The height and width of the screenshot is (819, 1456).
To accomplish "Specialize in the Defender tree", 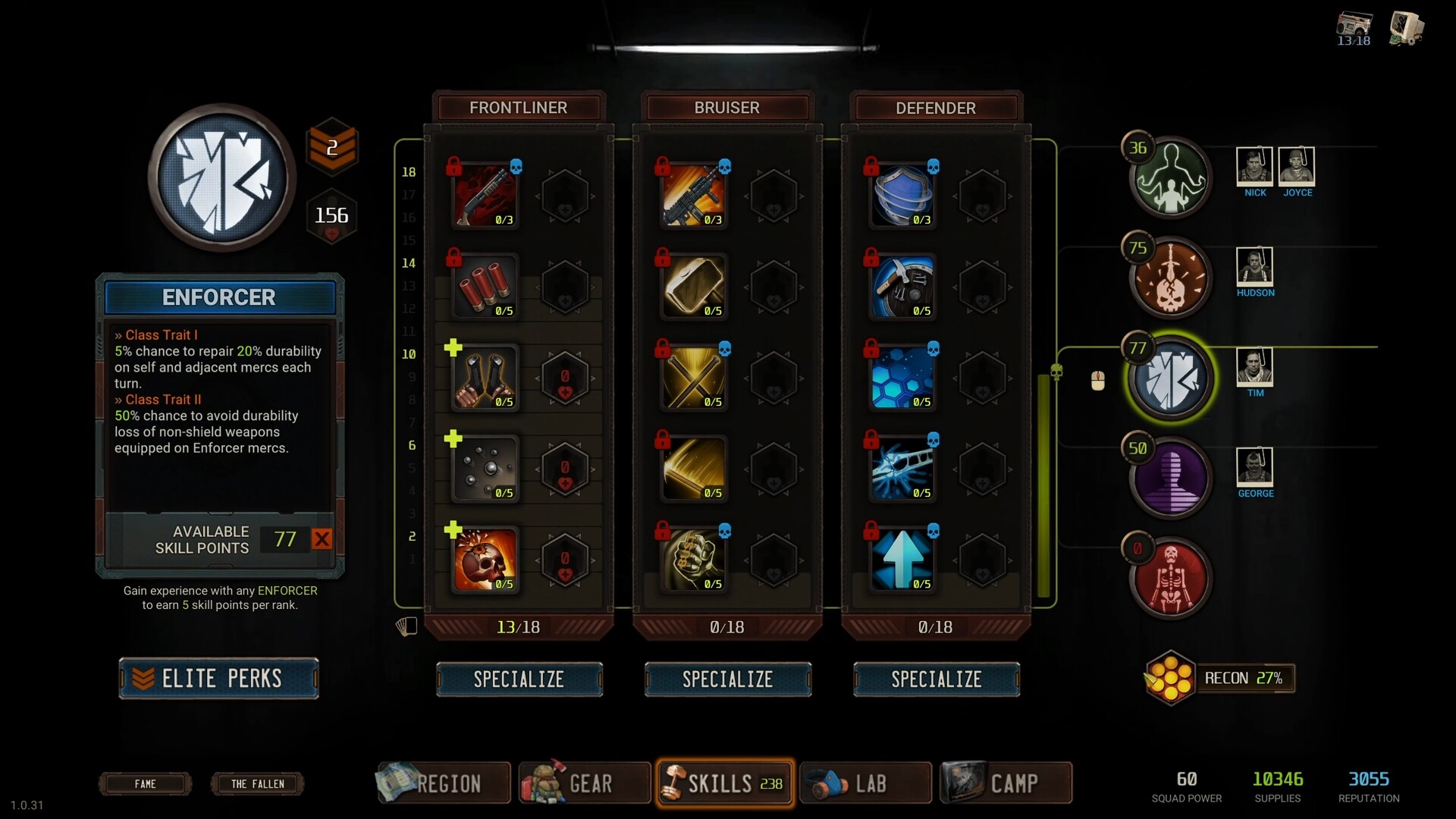I will [x=936, y=679].
